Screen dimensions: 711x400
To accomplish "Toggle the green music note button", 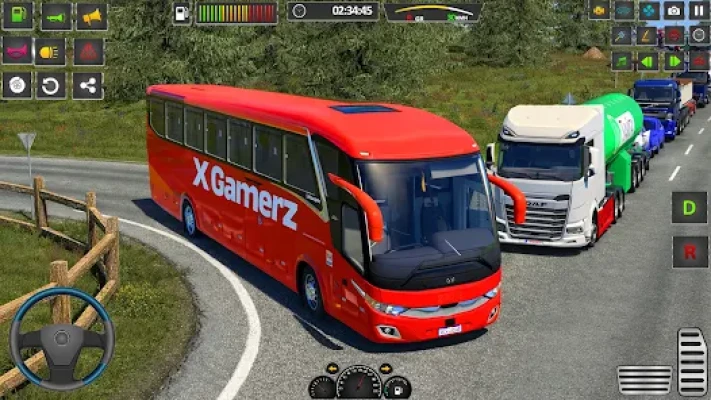I will [x=622, y=61].
